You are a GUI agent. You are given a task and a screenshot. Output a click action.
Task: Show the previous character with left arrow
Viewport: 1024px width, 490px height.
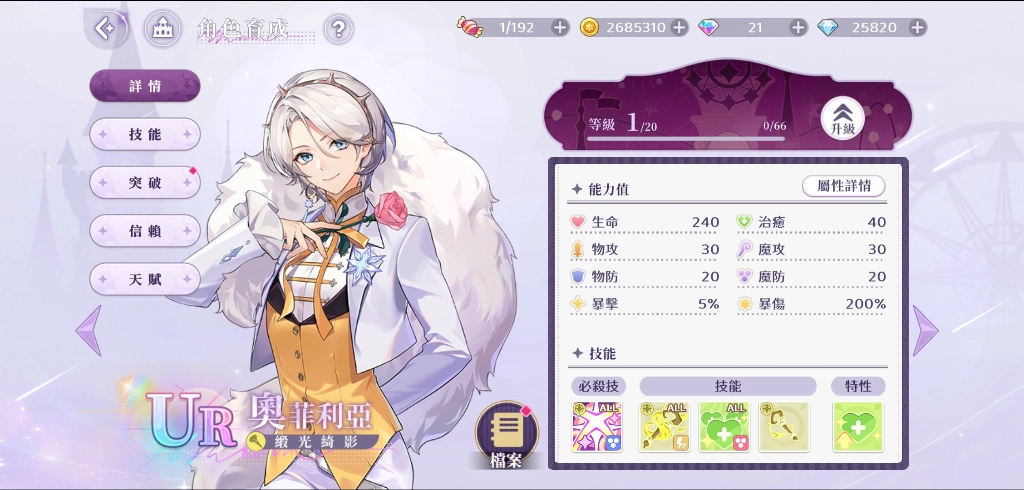[x=88, y=329]
